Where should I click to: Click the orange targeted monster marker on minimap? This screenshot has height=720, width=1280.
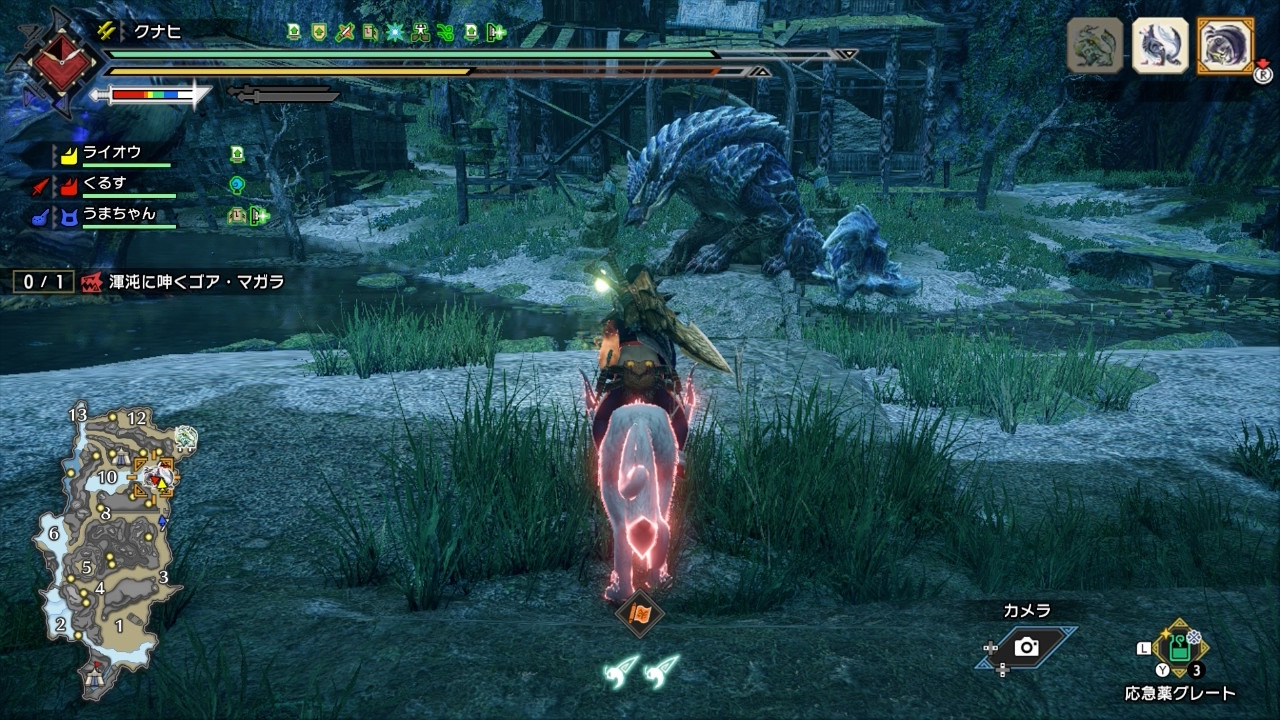click(157, 478)
